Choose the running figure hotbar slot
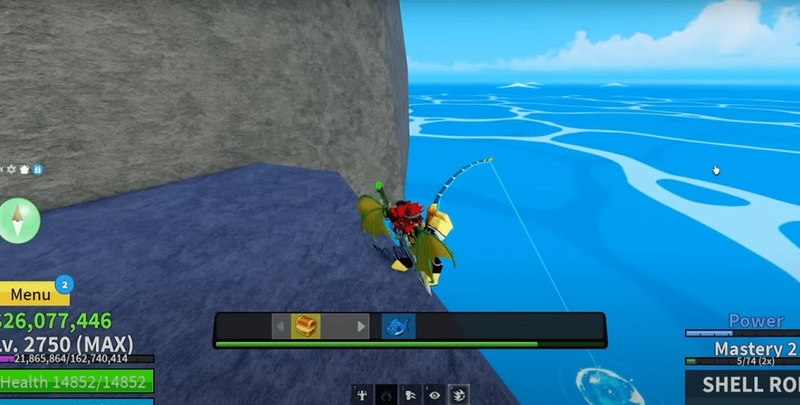 (x=409, y=395)
